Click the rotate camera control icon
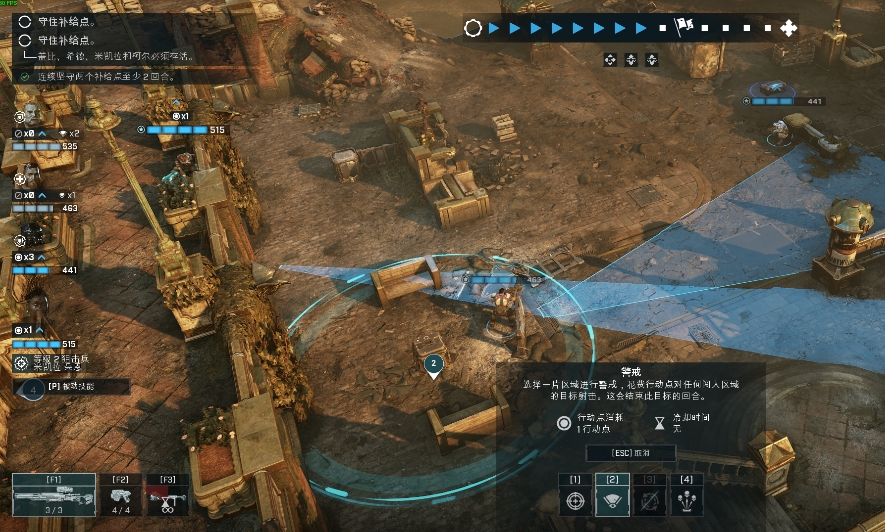The height and width of the screenshot is (532, 885). [610, 60]
